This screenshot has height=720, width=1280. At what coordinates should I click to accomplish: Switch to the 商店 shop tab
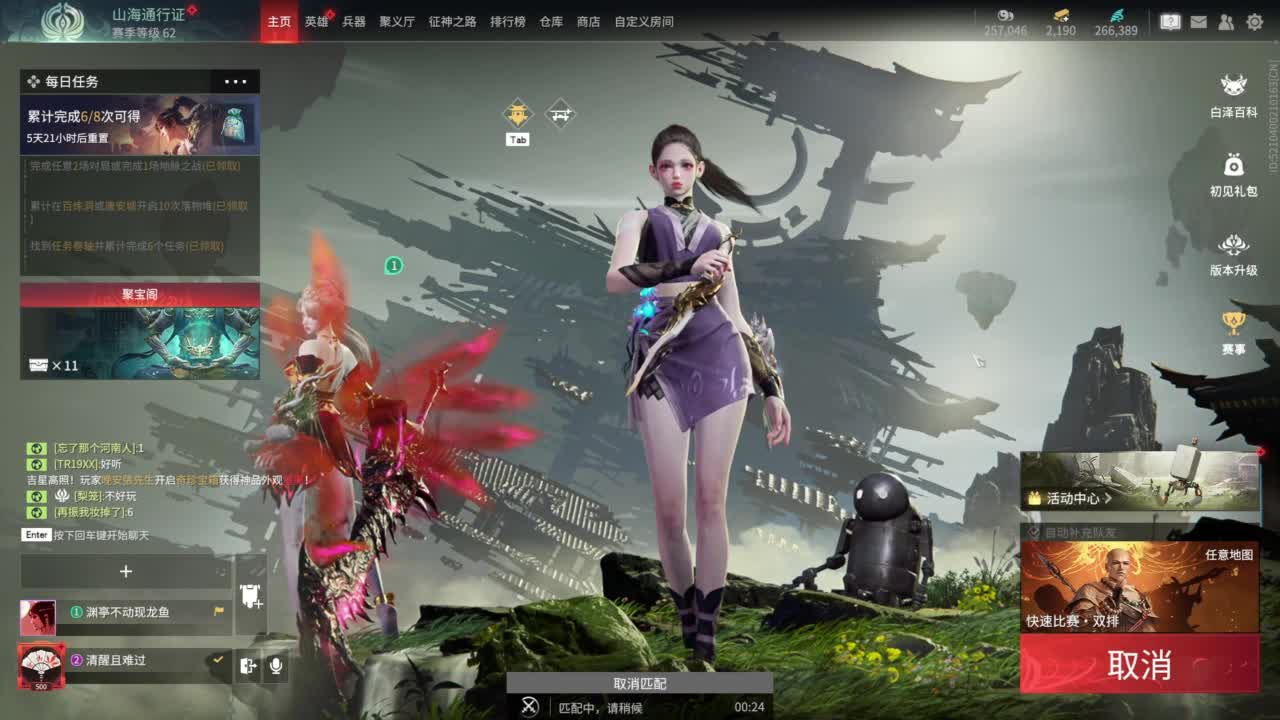pyautogui.click(x=589, y=21)
